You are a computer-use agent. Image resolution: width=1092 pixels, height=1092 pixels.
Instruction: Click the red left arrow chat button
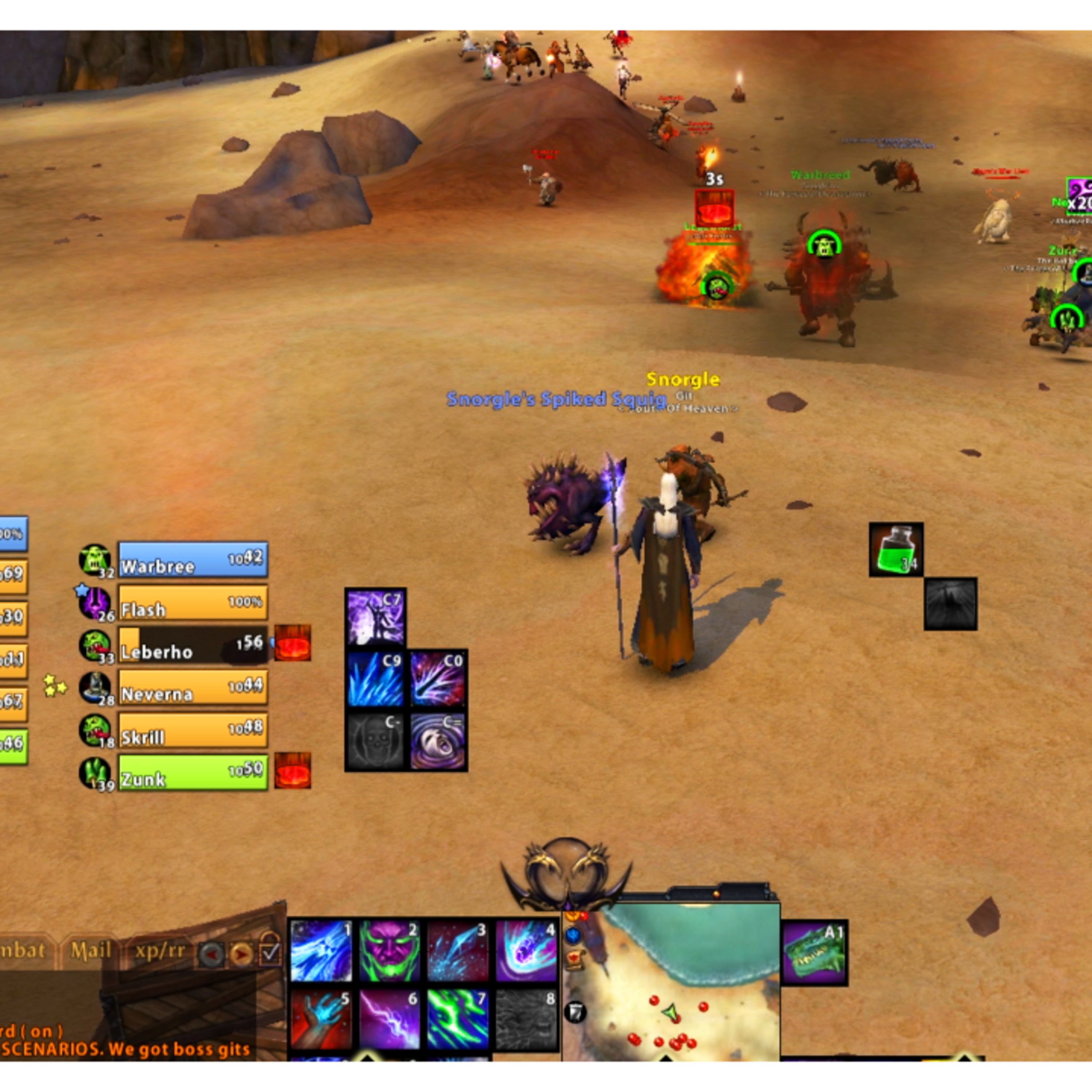point(211,955)
